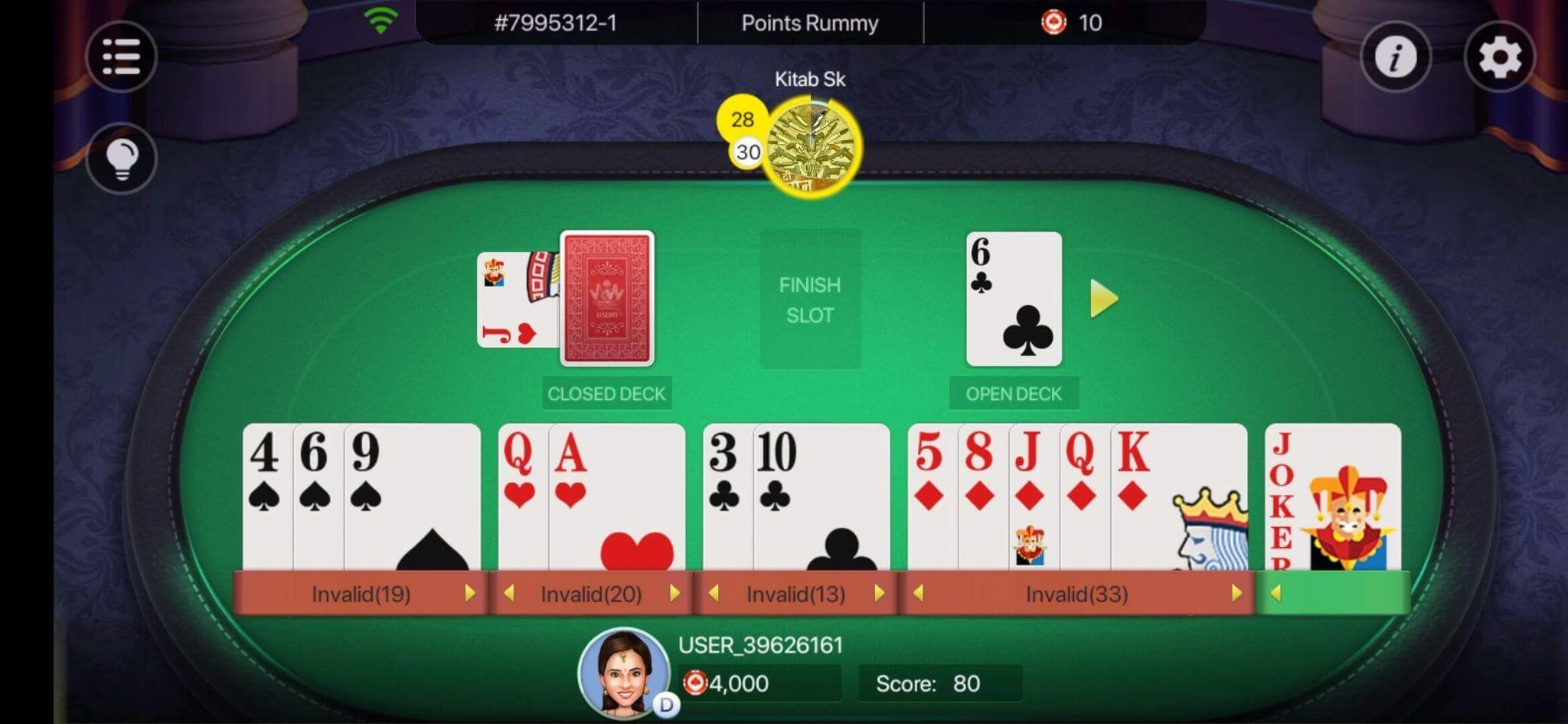Select the Invalid(13) group label

click(x=796, y=592)
